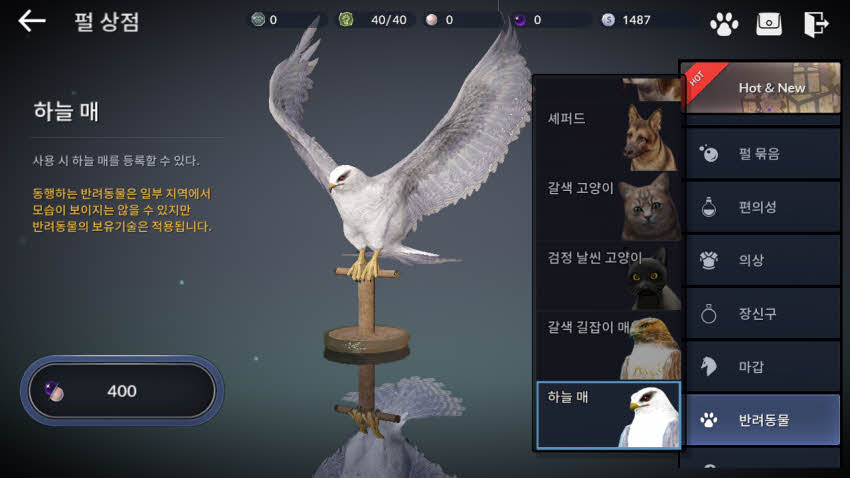The width and height of the screenshot is (850, 478).
Task: Select the 하늘 매 white hawk entry
Action: point(608,415)
